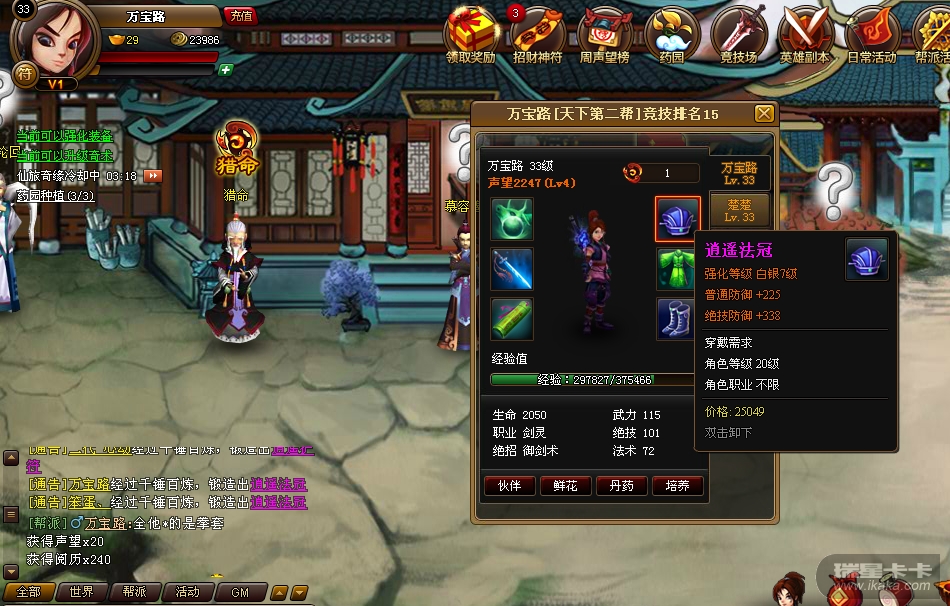
Task: Open the 英雄副本 hero dungeon
Action: pos(804,33)
